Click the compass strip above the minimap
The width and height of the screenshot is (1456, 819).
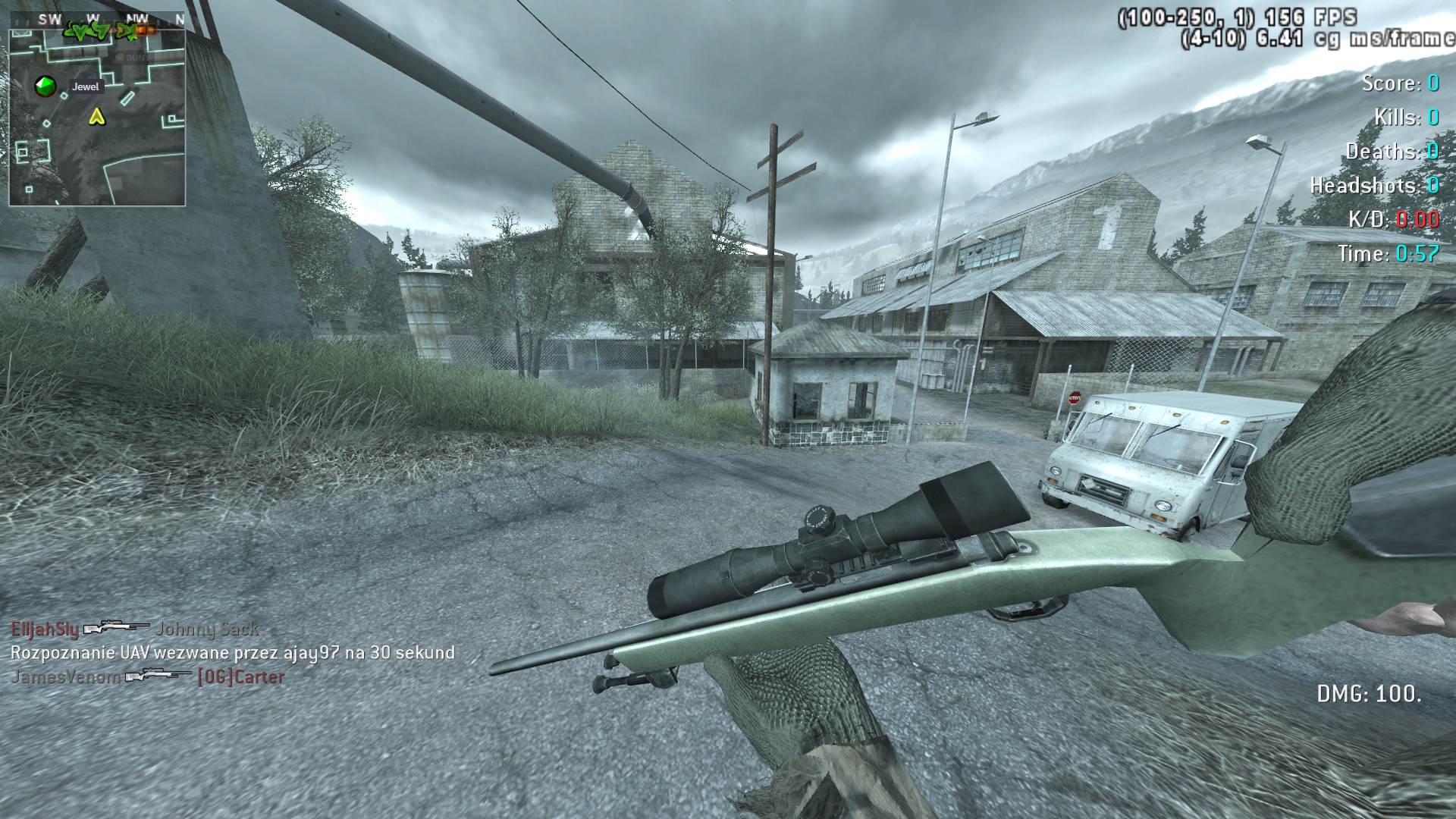click(97, 19)
